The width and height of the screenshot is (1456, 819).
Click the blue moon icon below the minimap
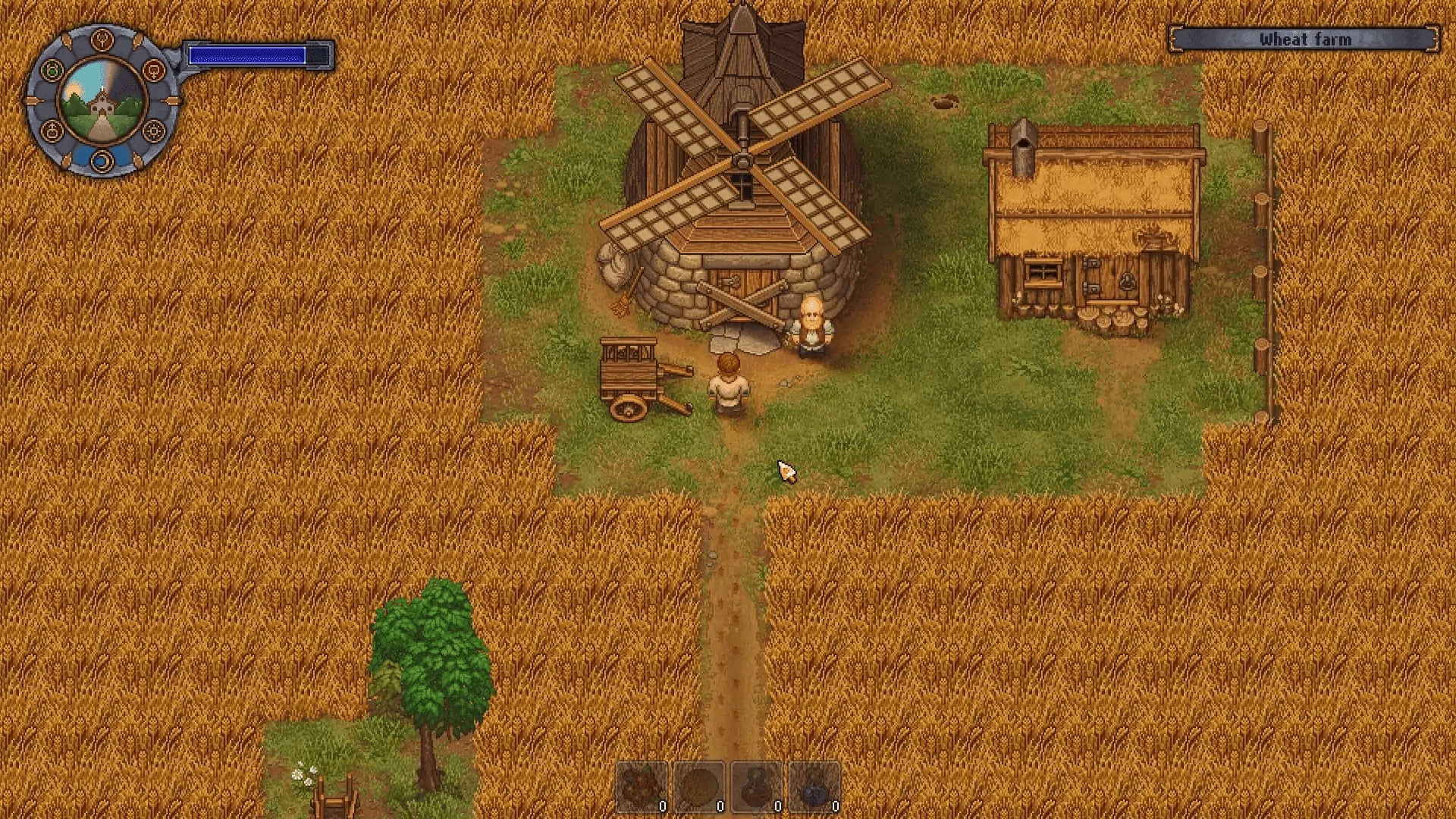click(102, 160)
